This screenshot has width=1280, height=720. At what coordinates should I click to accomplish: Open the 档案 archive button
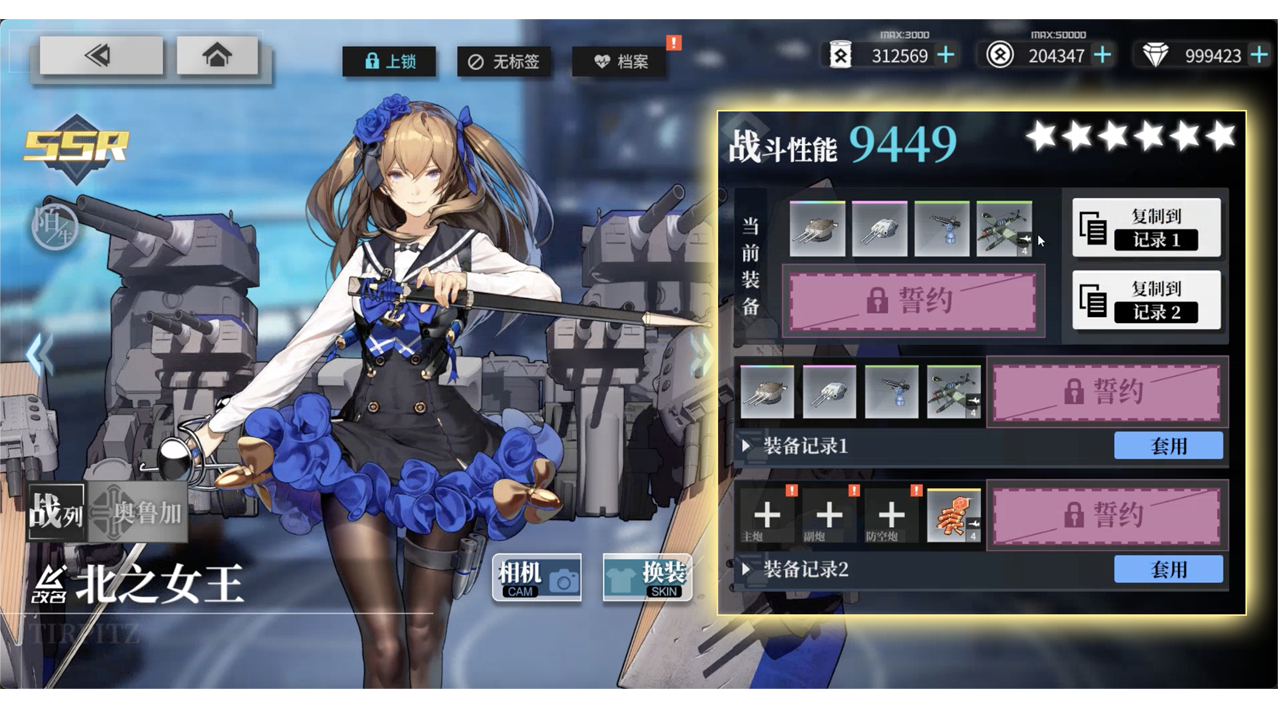coord(619,62)
